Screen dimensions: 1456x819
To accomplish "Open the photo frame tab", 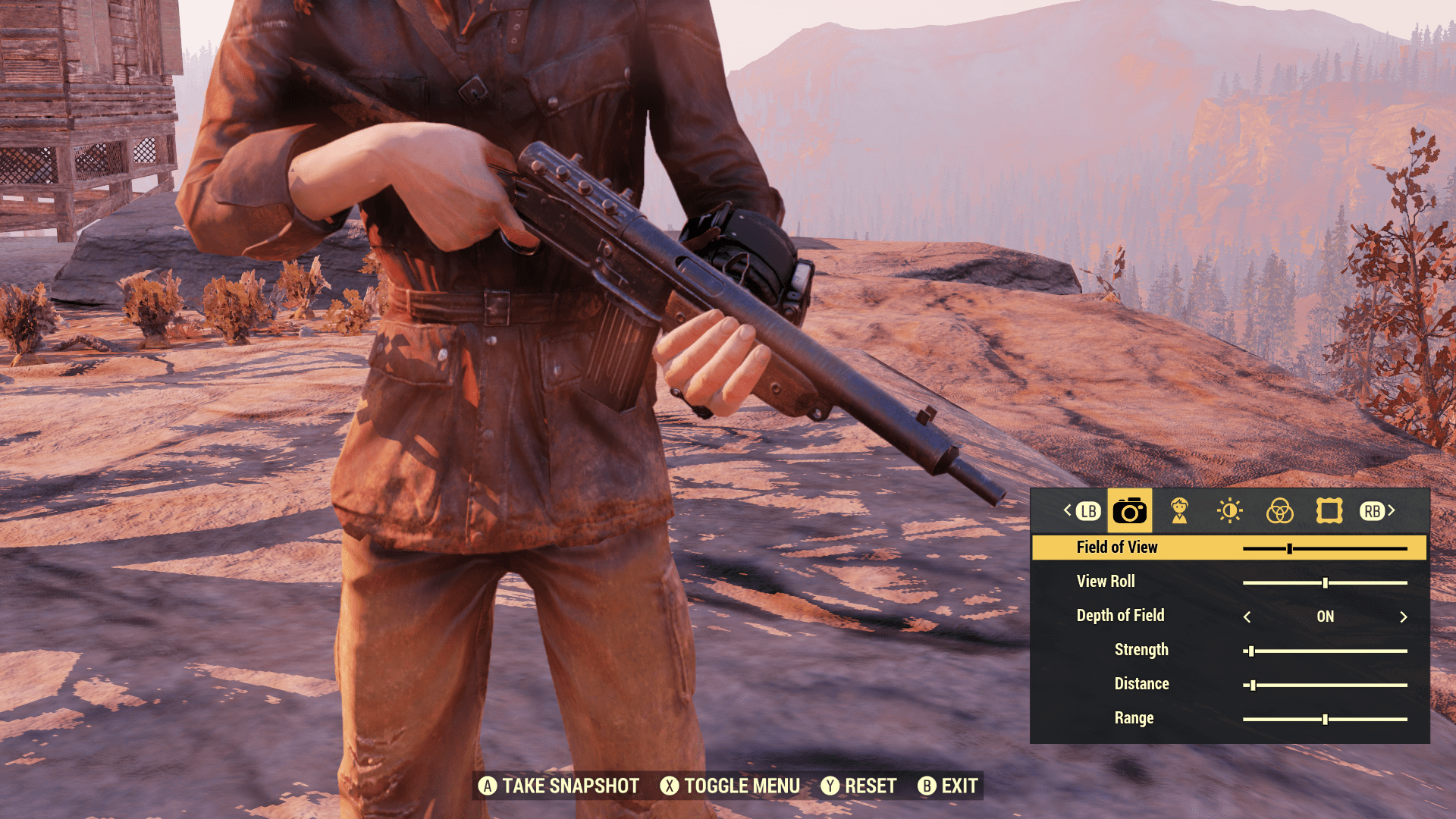I will click(1329, 511).
